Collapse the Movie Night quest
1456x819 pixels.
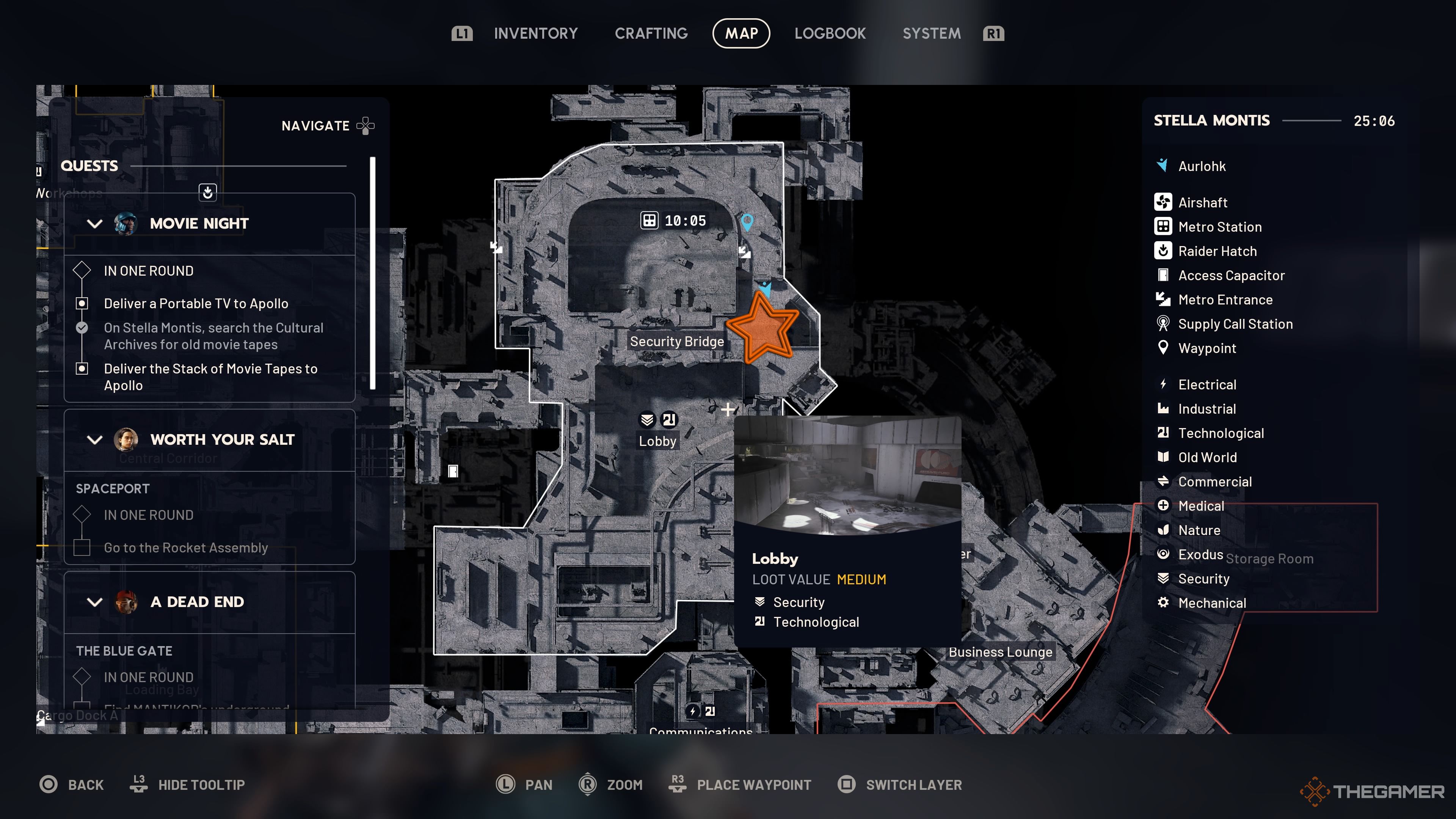95,224
